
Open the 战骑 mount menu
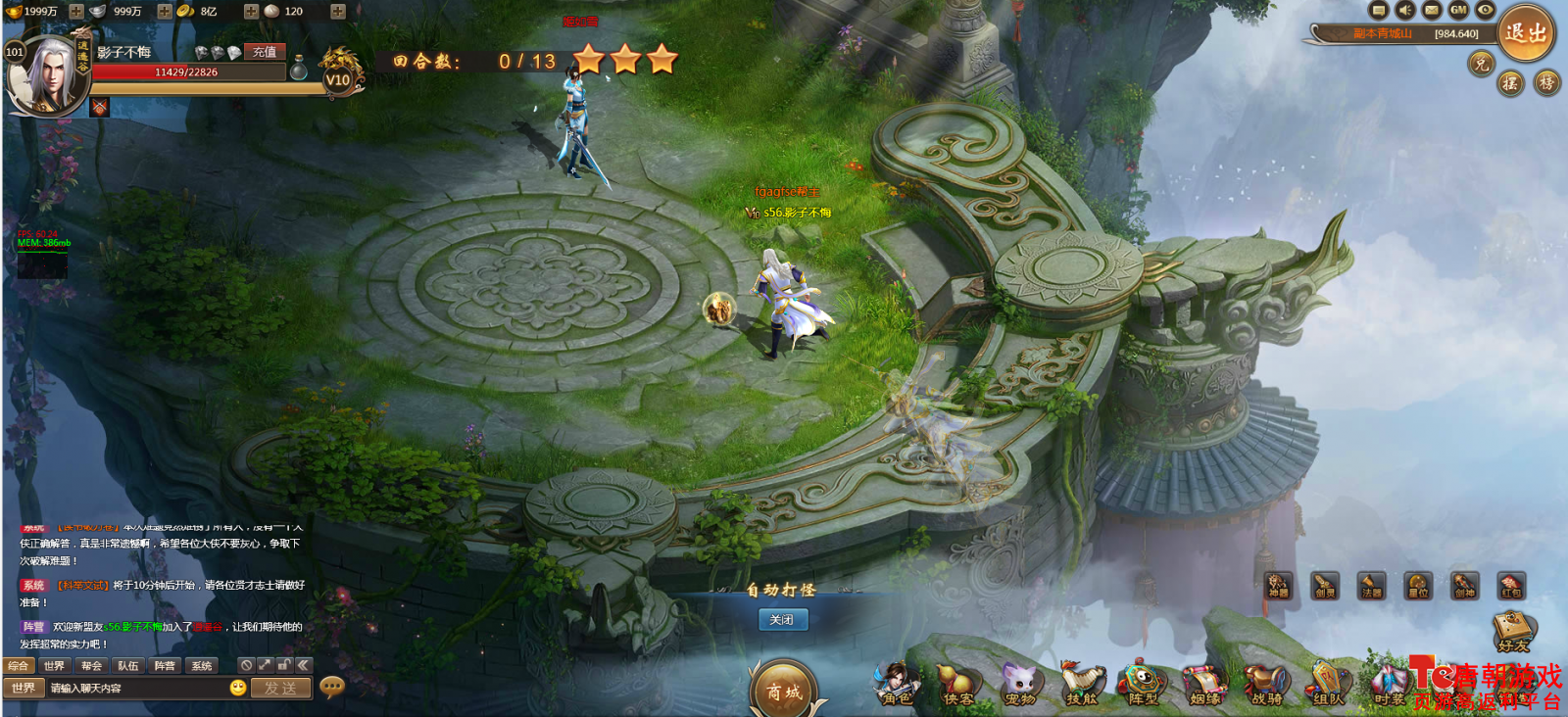1266,685
